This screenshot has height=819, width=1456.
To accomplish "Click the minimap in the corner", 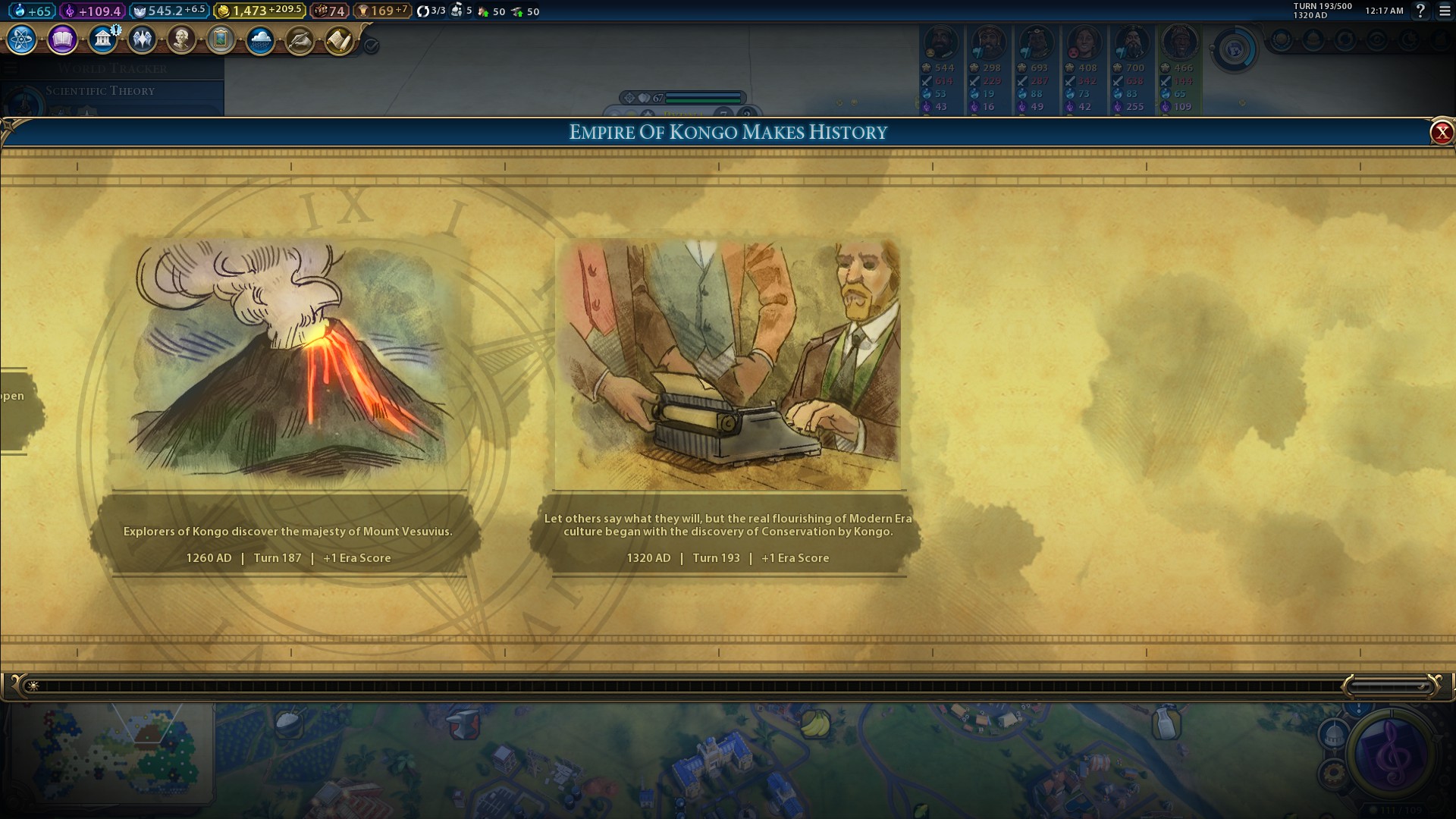I will click(x=114, y=752).
